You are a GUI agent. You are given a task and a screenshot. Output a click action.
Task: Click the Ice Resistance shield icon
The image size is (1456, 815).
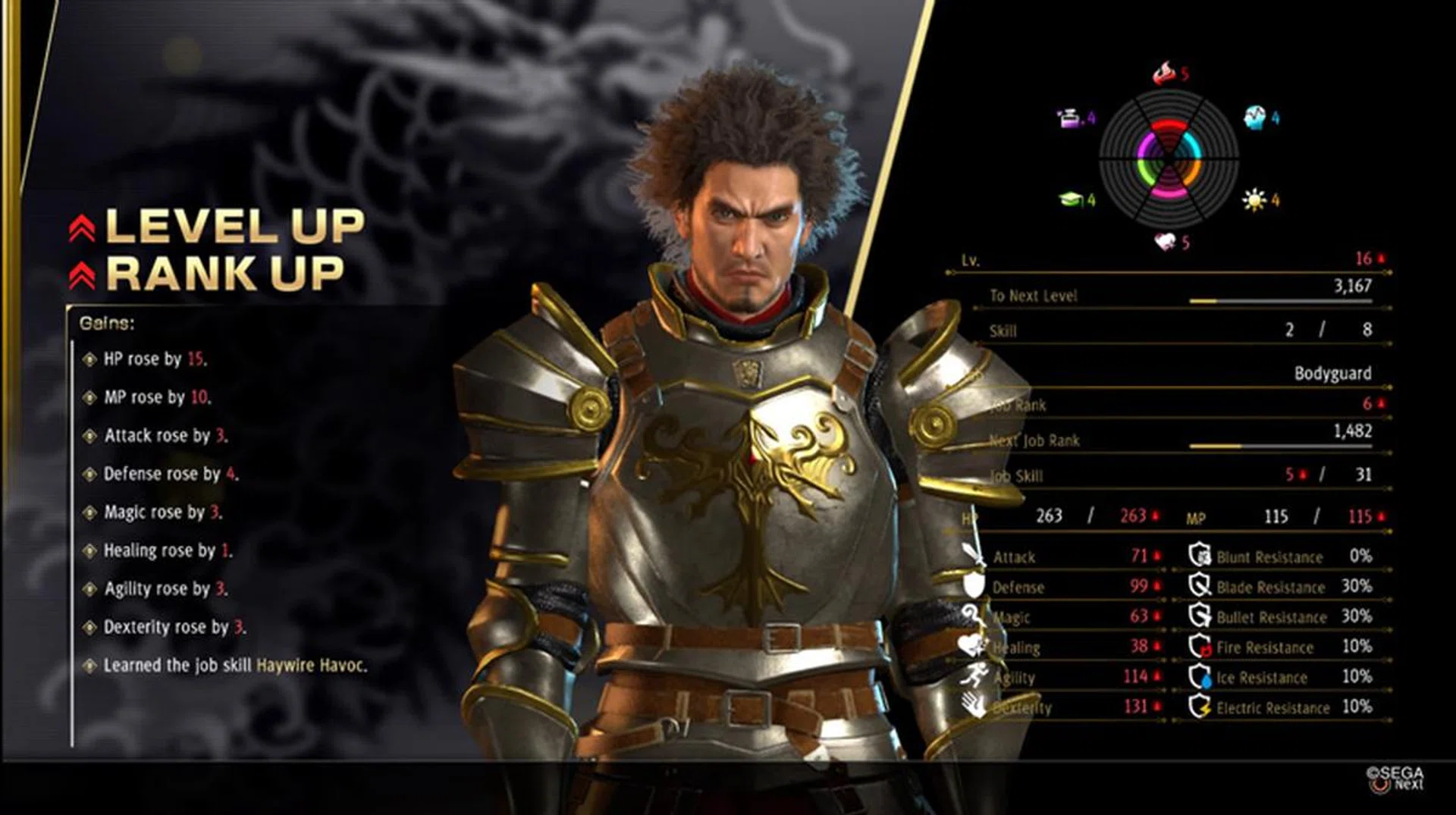point(1200,676)
